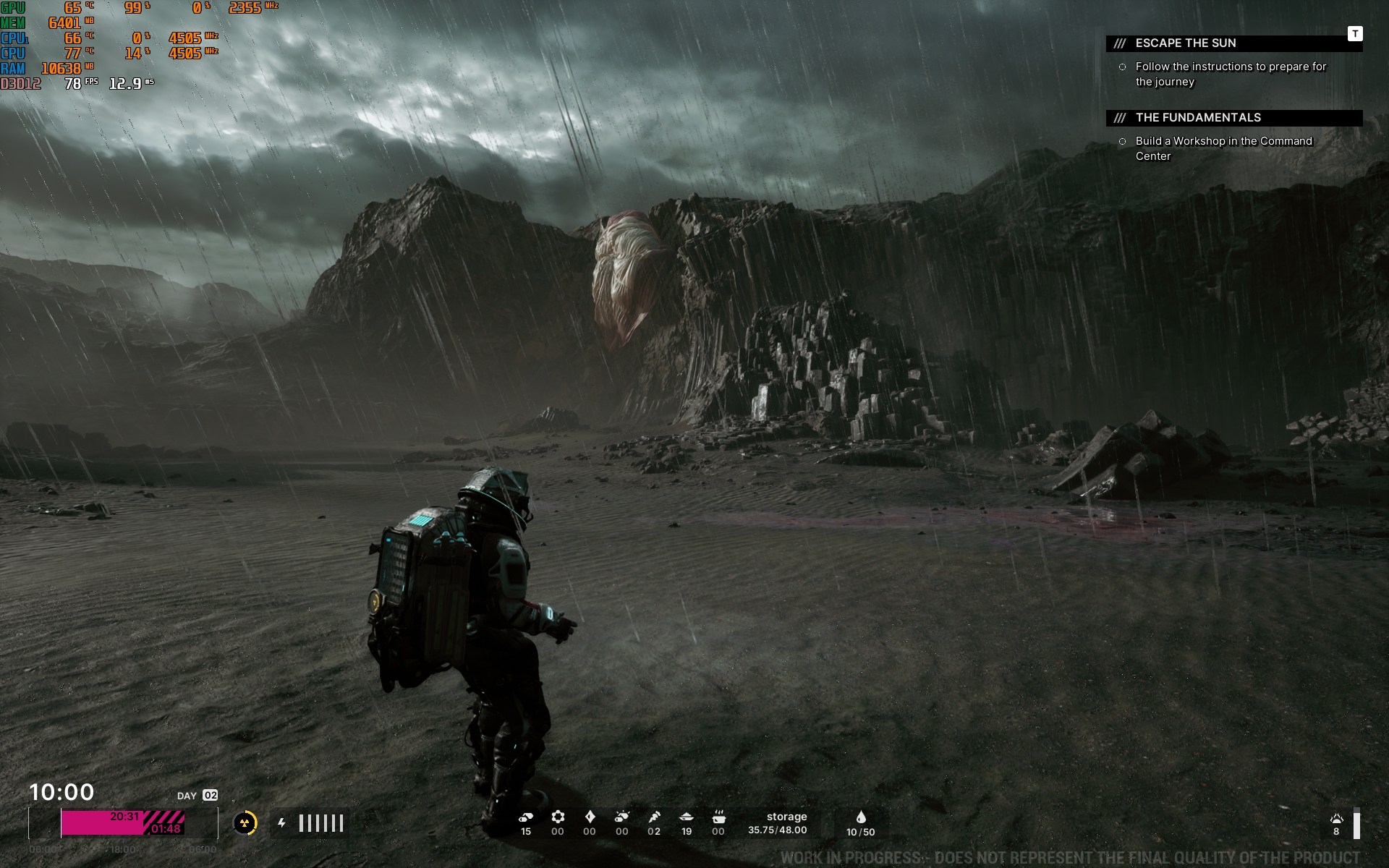Select the metal ingots resource icon

(526, 817)
